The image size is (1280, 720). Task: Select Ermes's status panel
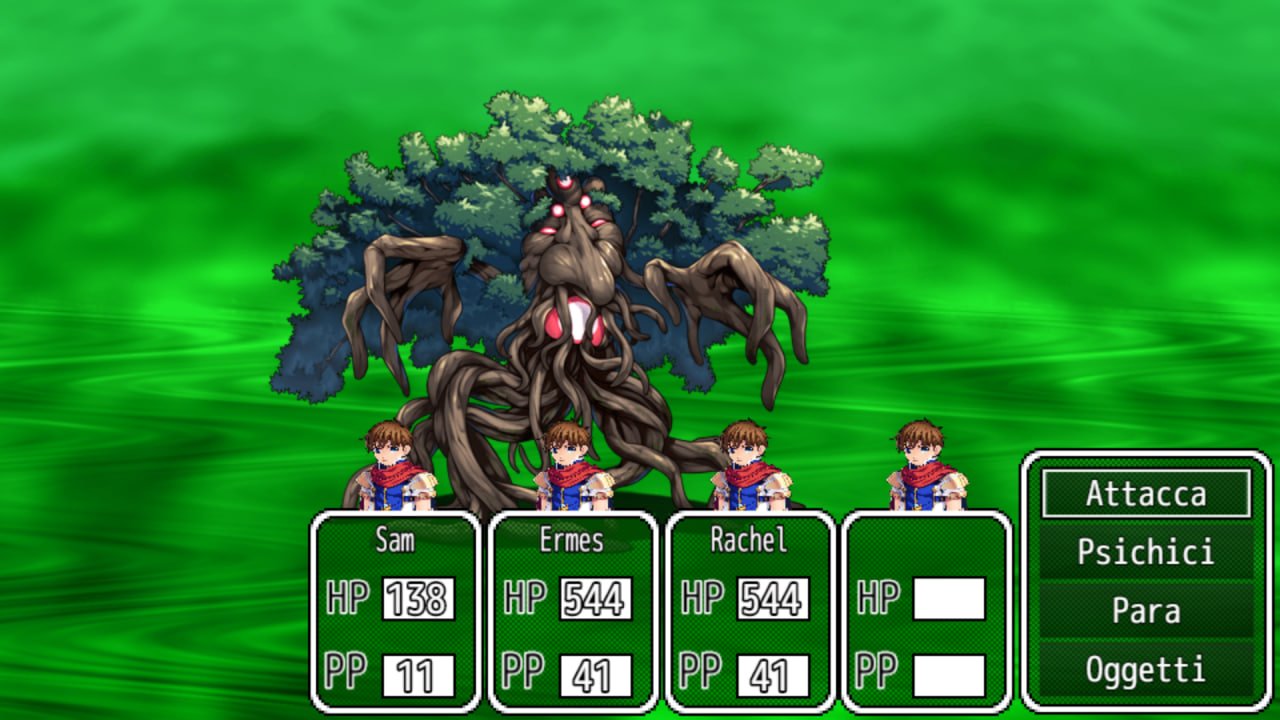click(573, 611)
